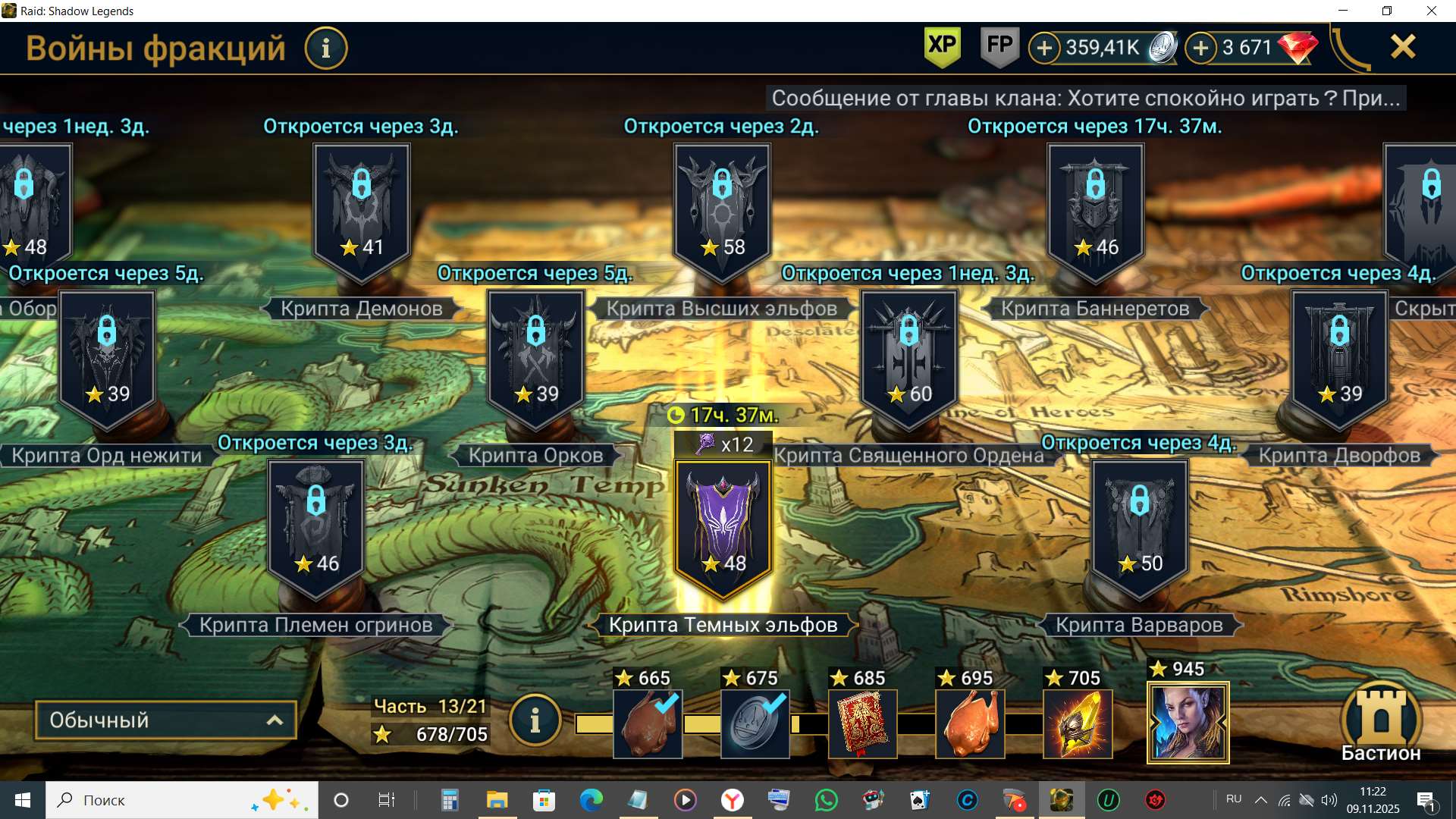Screen dimensions: 1456x819
Task: Click the checked chicken reward at 665 stars
Action: (x=648, y=723)
